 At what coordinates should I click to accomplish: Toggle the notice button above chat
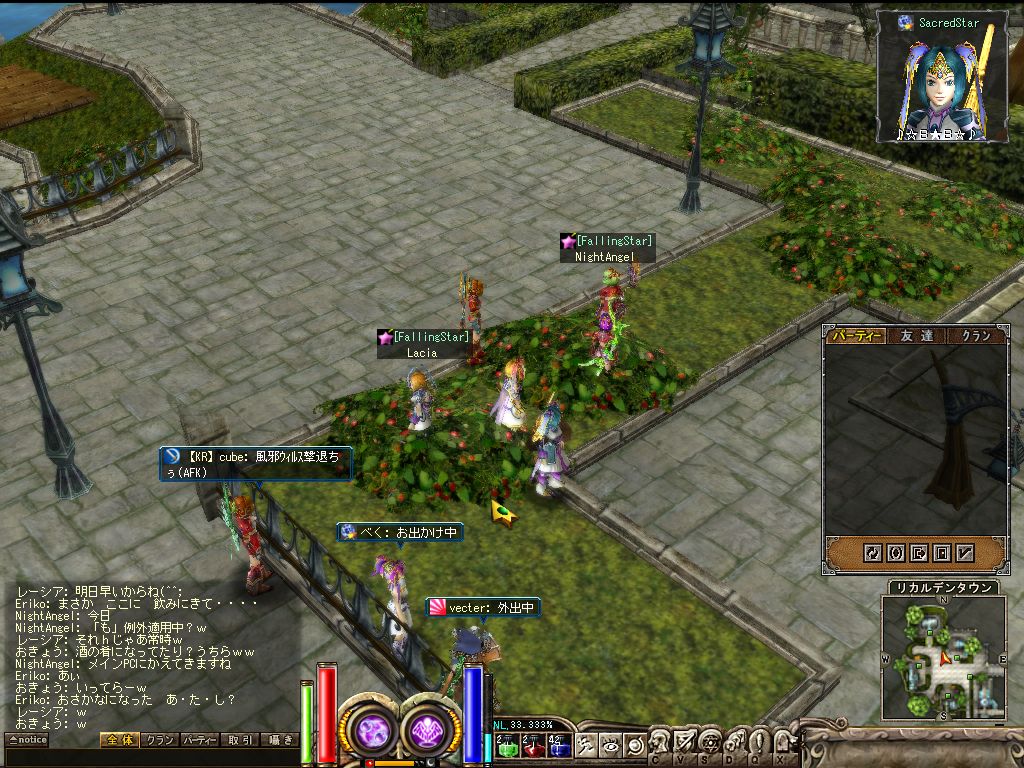pos(27,740)
